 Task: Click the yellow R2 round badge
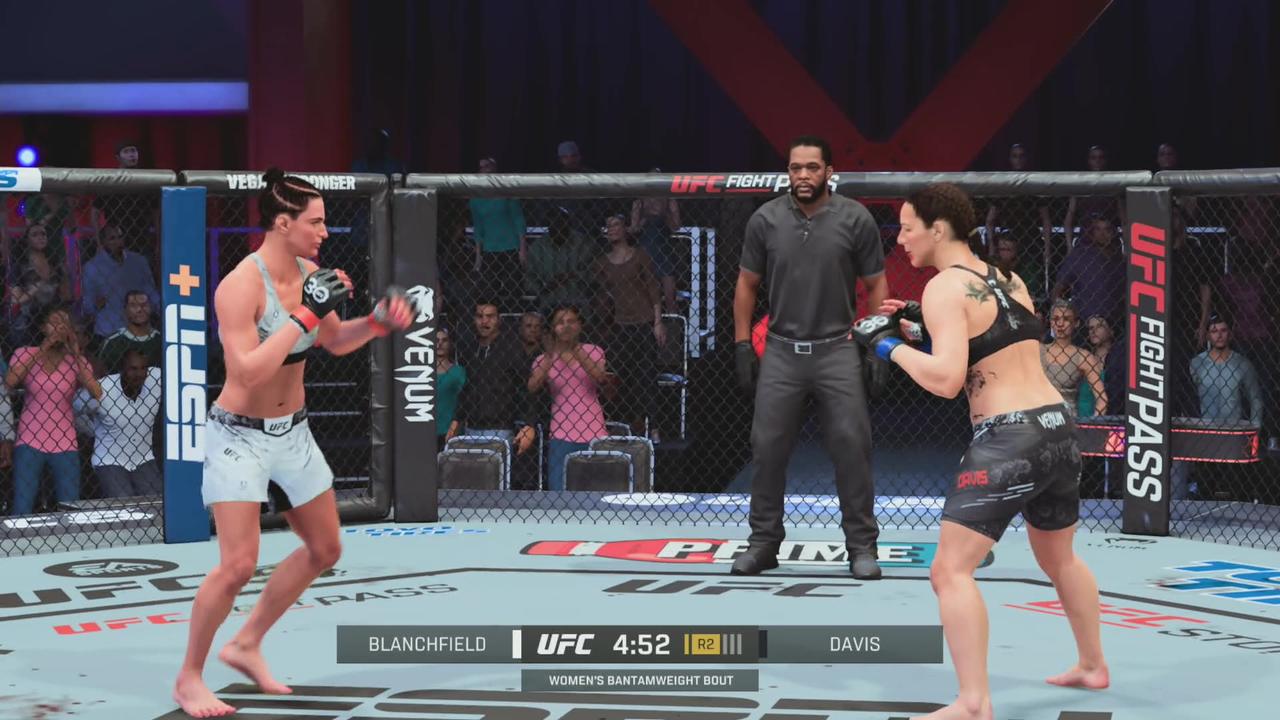(x=706, y=645)
